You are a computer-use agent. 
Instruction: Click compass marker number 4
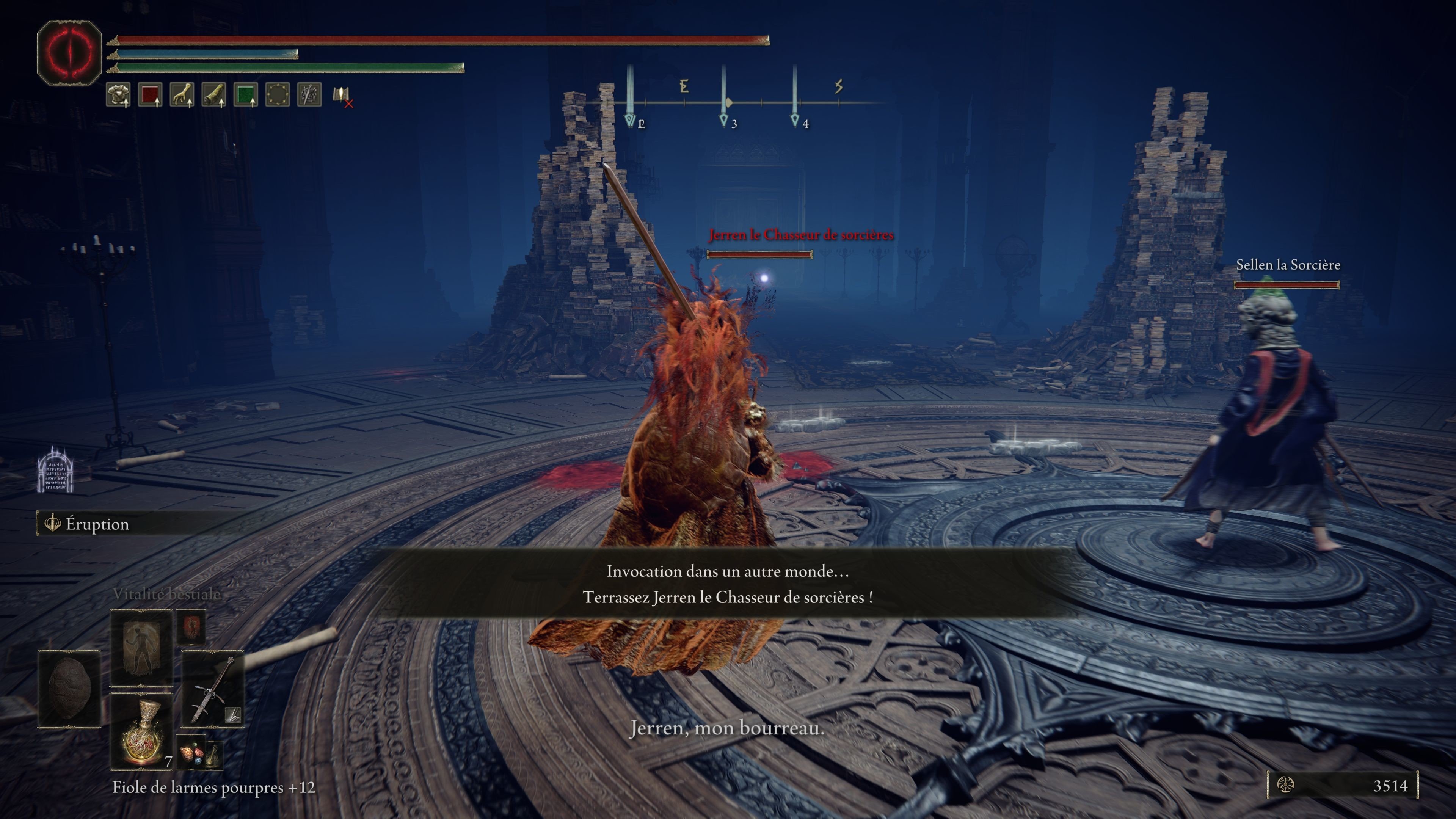click(796, 121)
